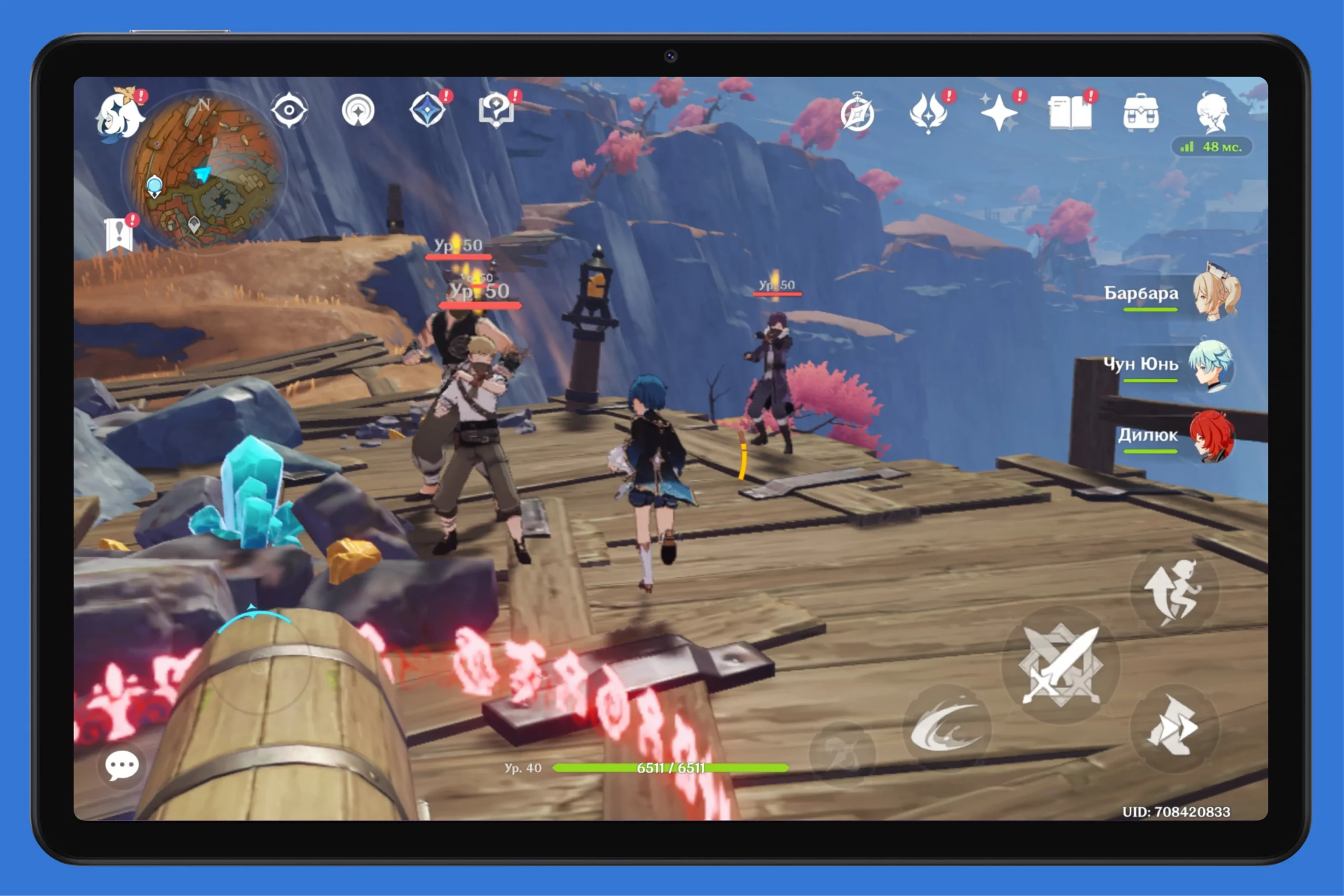Open the quest book exclamation icon
The image size is (1344, 896).
(x=119, y=234)
